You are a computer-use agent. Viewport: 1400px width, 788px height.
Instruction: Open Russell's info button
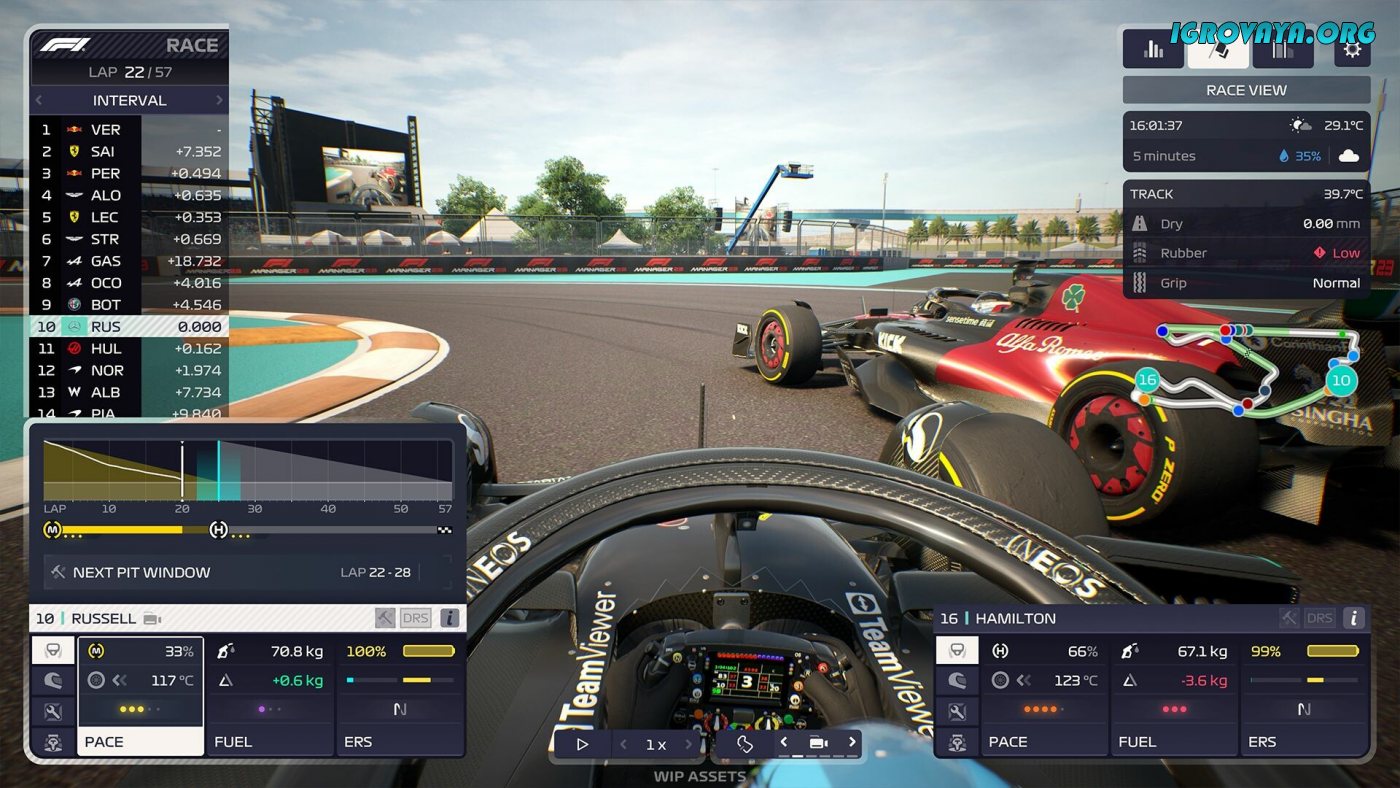450,618
